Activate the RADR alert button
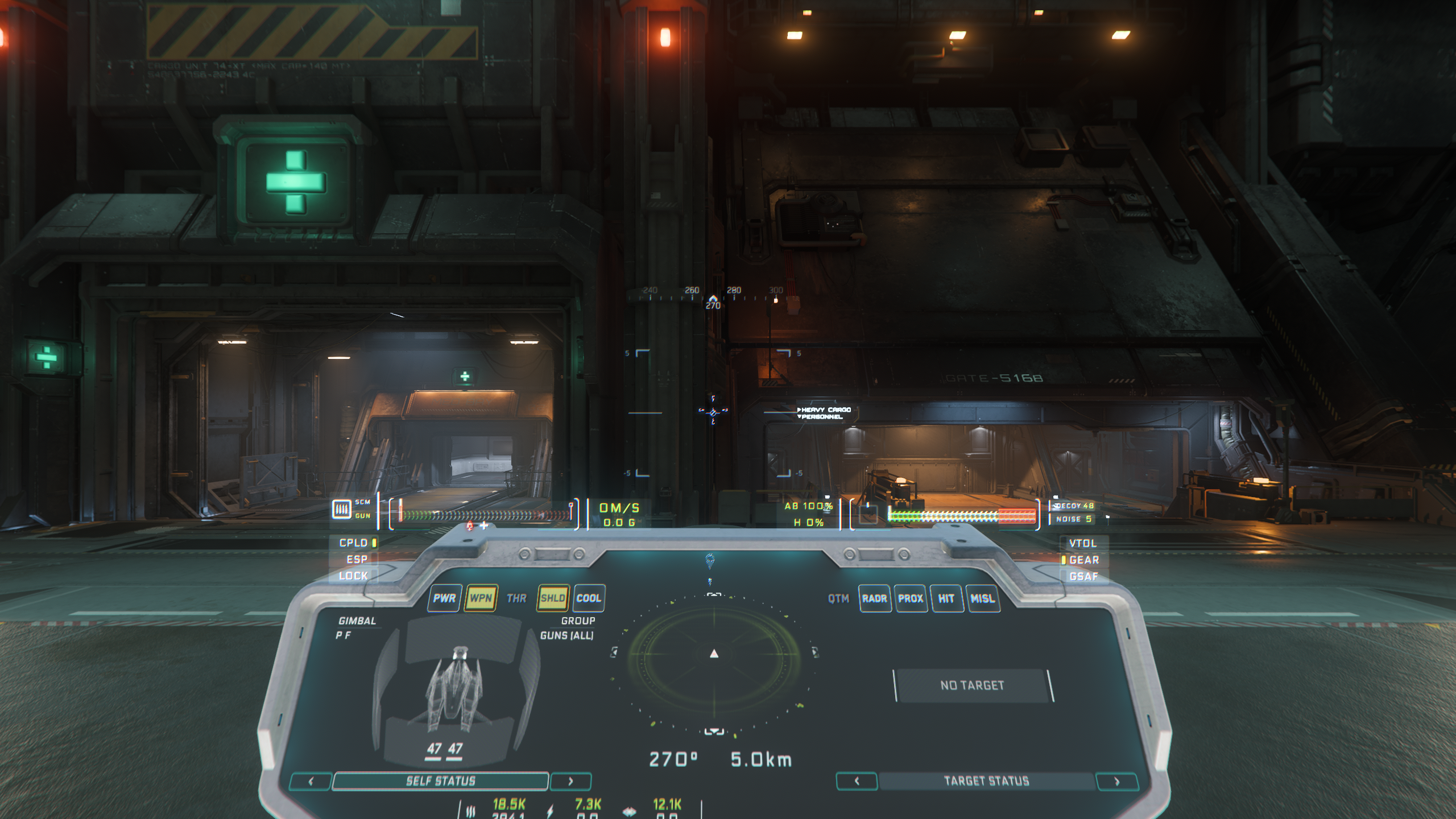This screenshot has height=819, width=1456. pos(874,599)
